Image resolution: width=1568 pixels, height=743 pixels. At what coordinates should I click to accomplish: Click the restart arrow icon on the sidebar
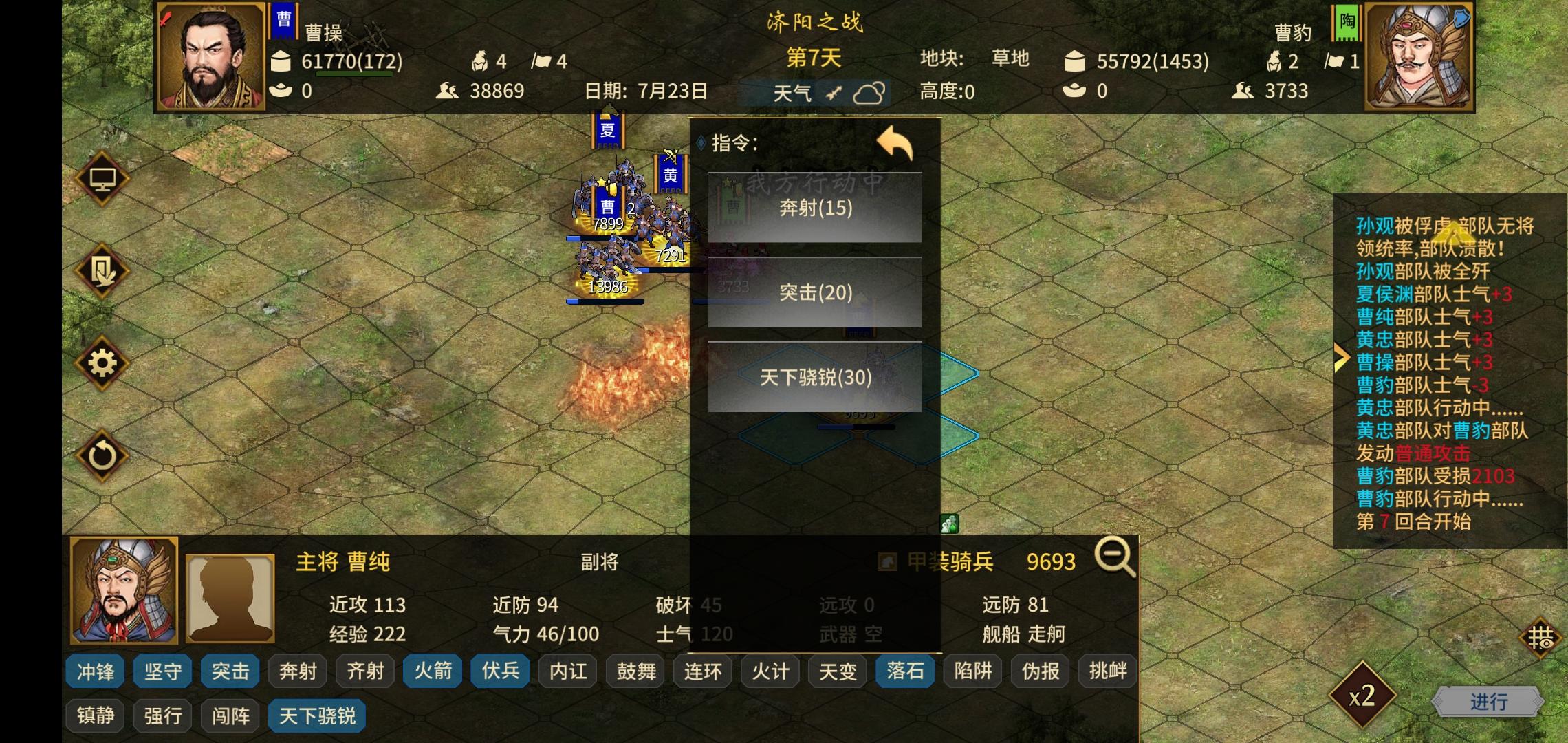click(102, 454)
